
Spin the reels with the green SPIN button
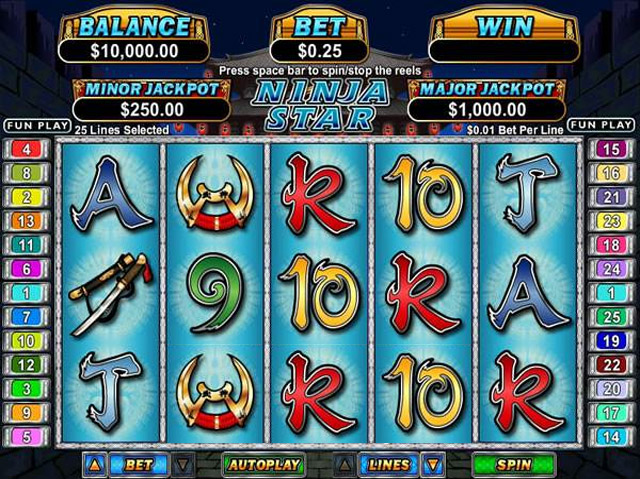pyautogui.click(x=513, y=465)
